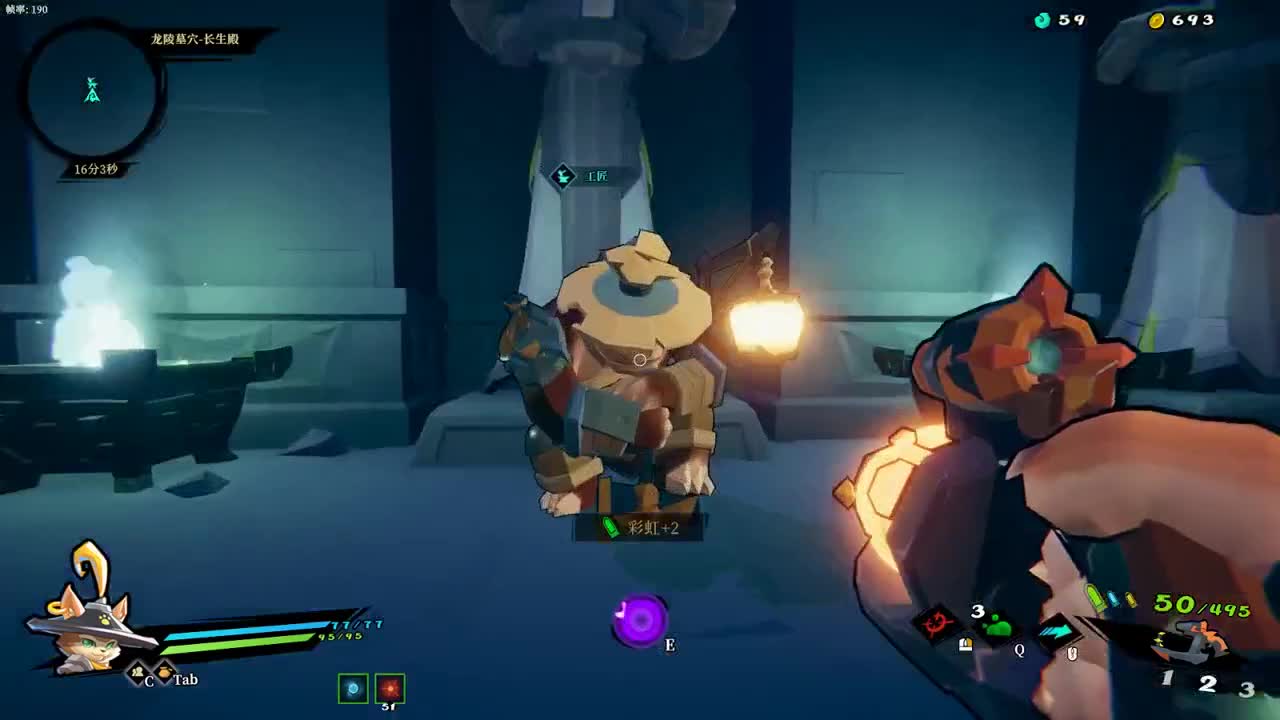This screenshot has width=1280, height=720.
Task: Click the craftsman marker above the NPC
Action: point(564,177)
